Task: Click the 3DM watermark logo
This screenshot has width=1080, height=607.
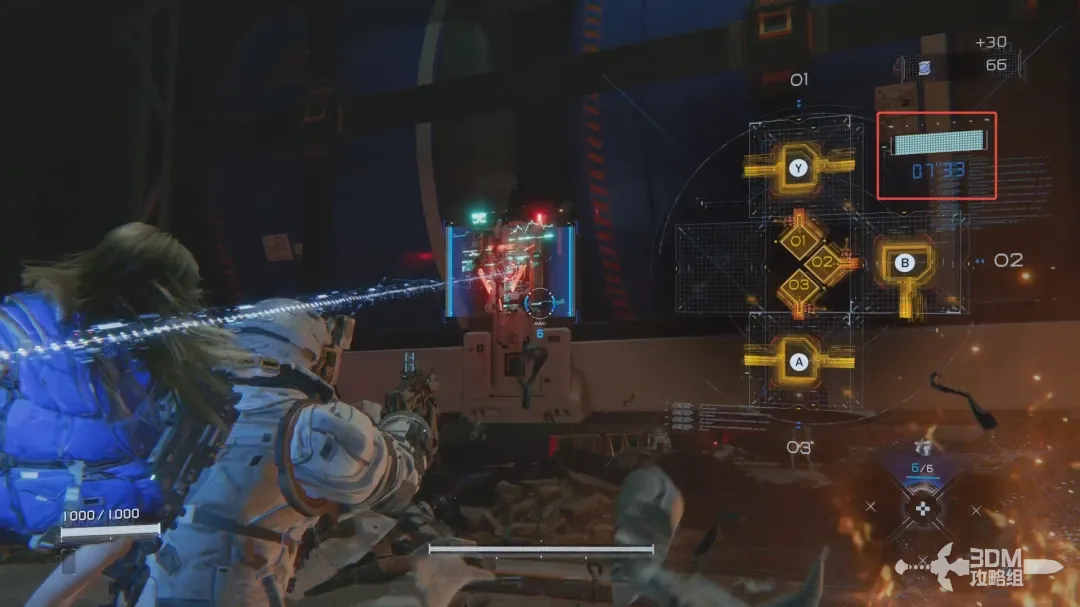Action: click(986, 568)
